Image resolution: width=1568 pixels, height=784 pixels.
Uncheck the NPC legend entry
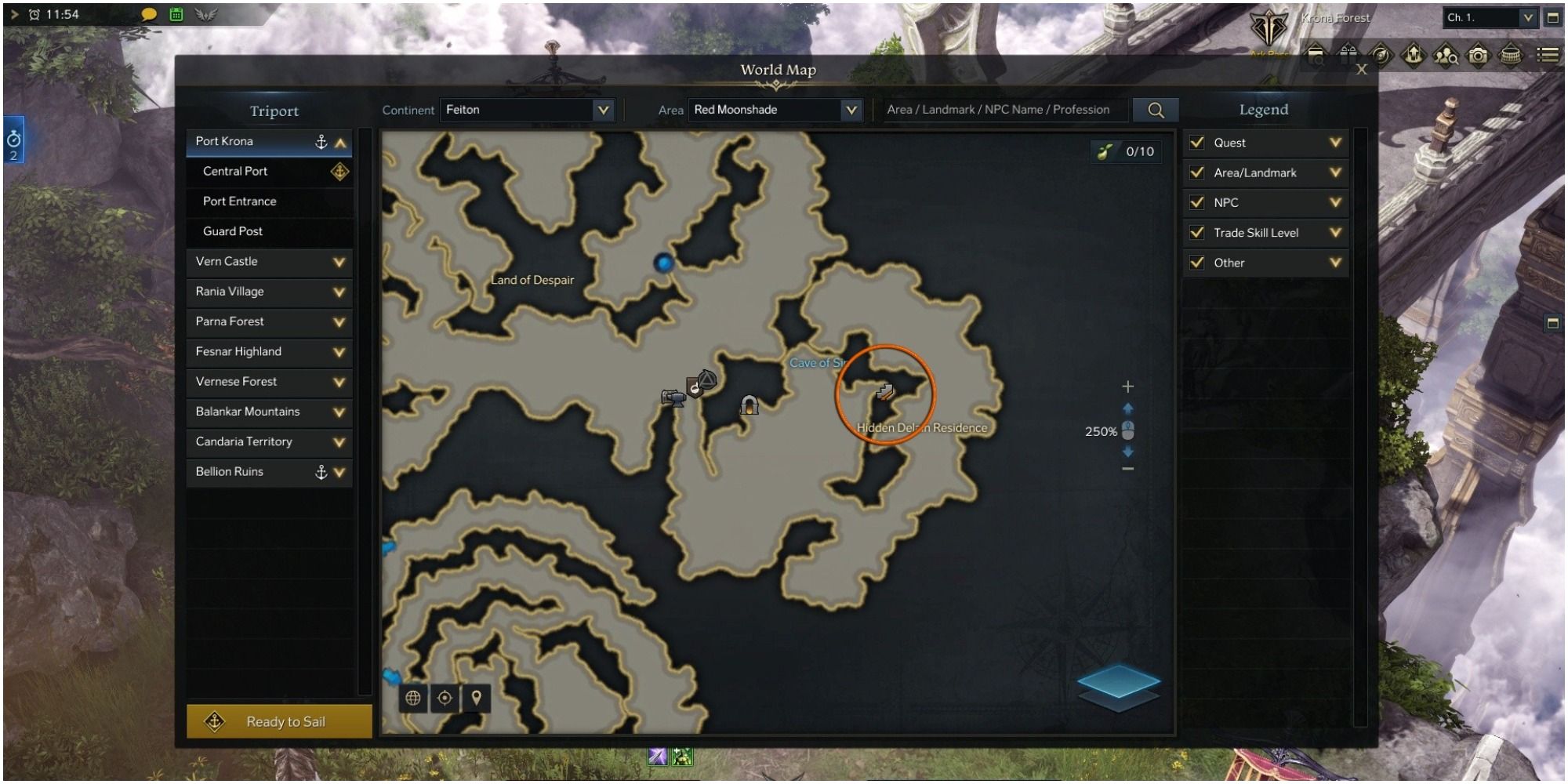(1196, 202)
